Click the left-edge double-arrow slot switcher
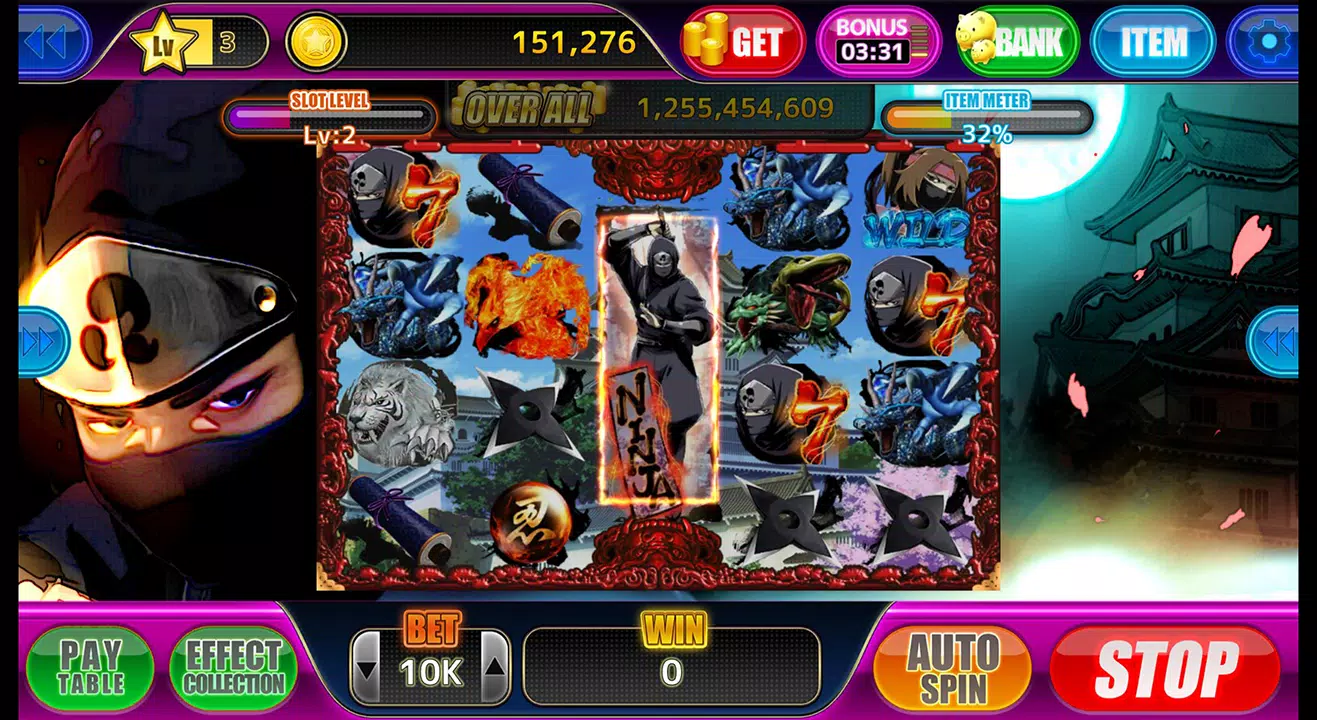1317x720 pixels. [42, 342]
